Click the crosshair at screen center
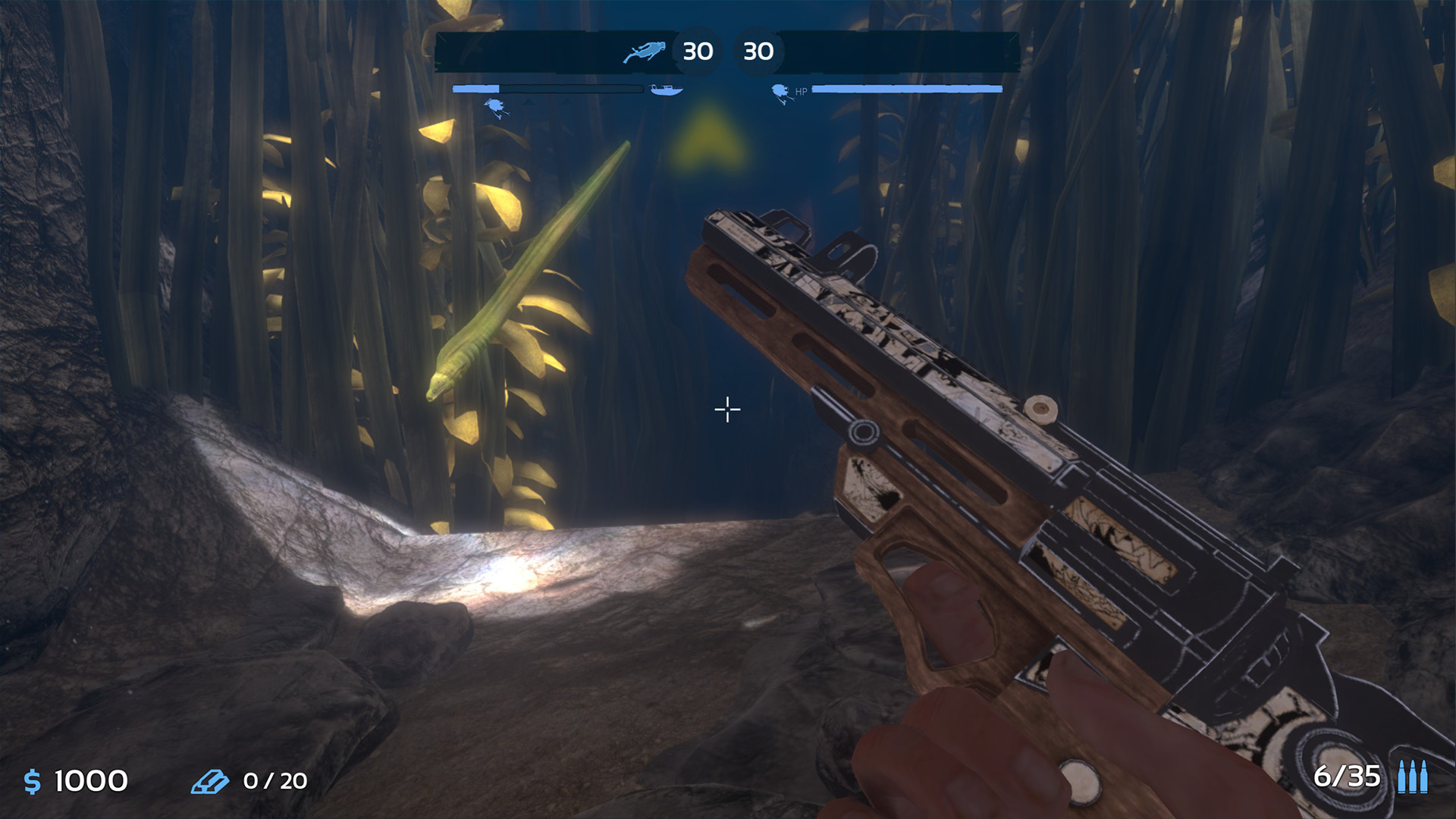 point(726,409)
